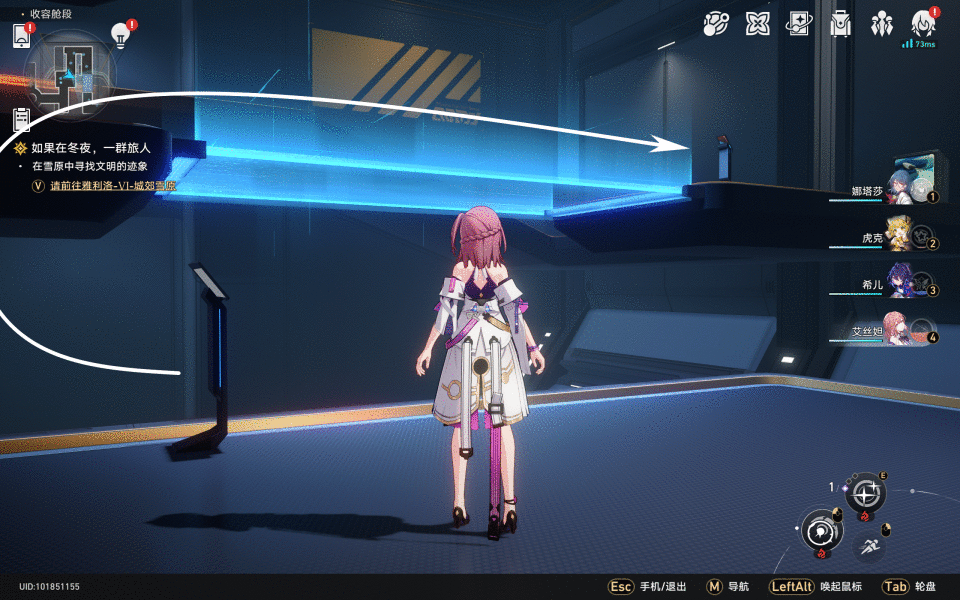Open the backpack inventory
Image resolution: width=960 pixels, height=600 pixels.
coord(841,24)
